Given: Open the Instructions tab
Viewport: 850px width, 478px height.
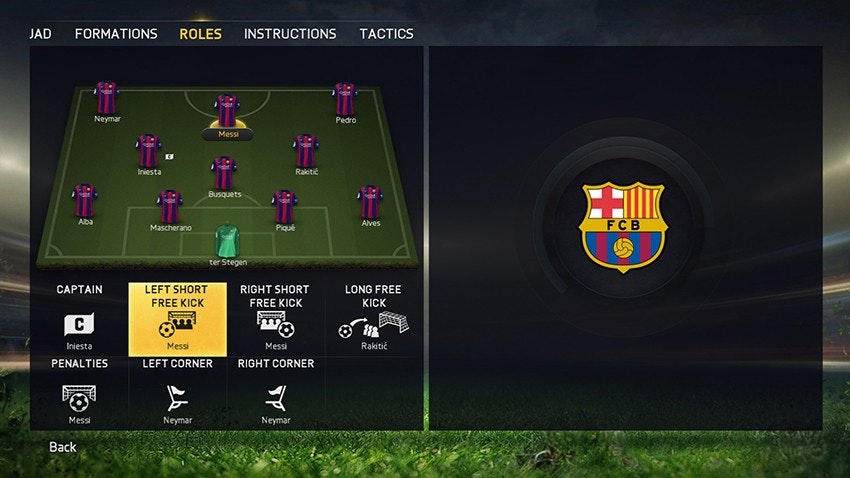Looking at the screenshot, I should [290, 33].
